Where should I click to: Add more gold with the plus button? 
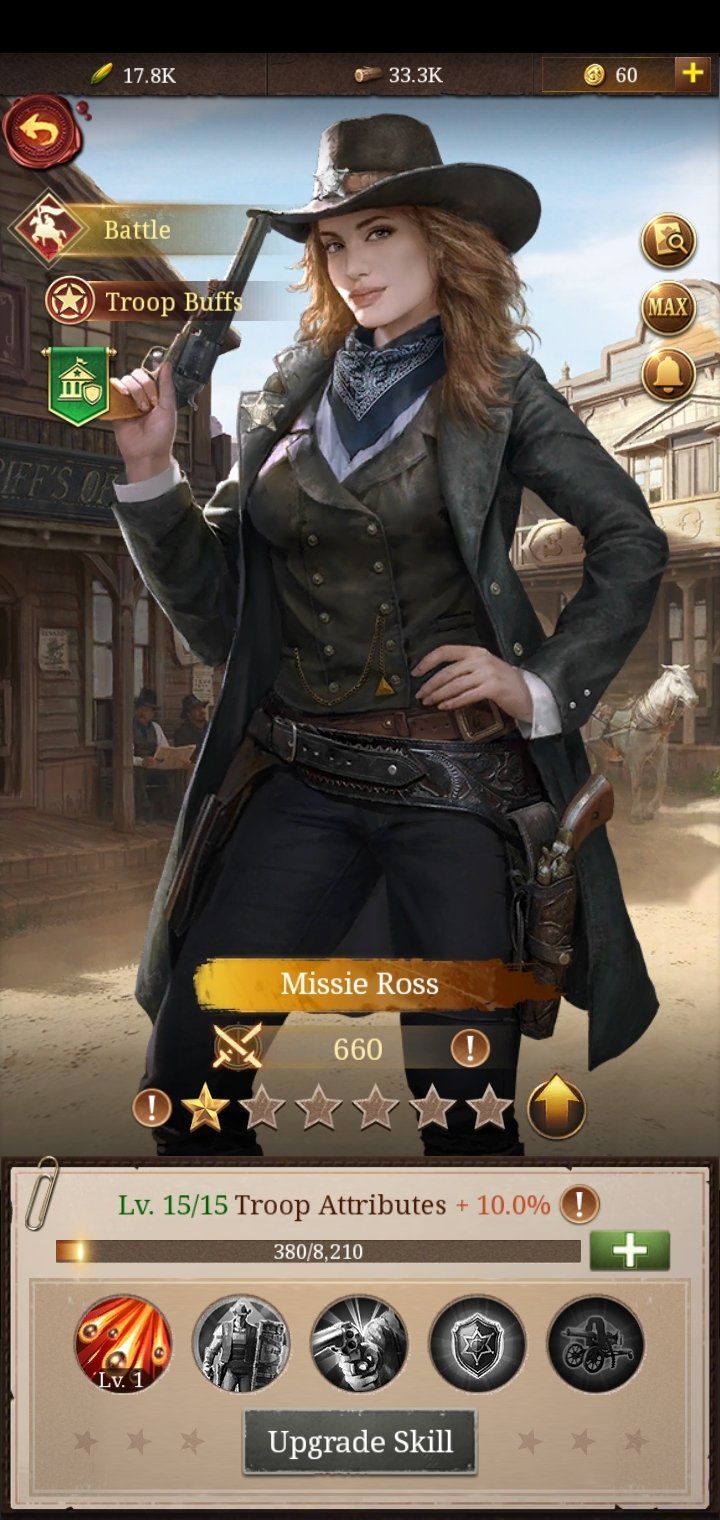(x=692, y=74)
